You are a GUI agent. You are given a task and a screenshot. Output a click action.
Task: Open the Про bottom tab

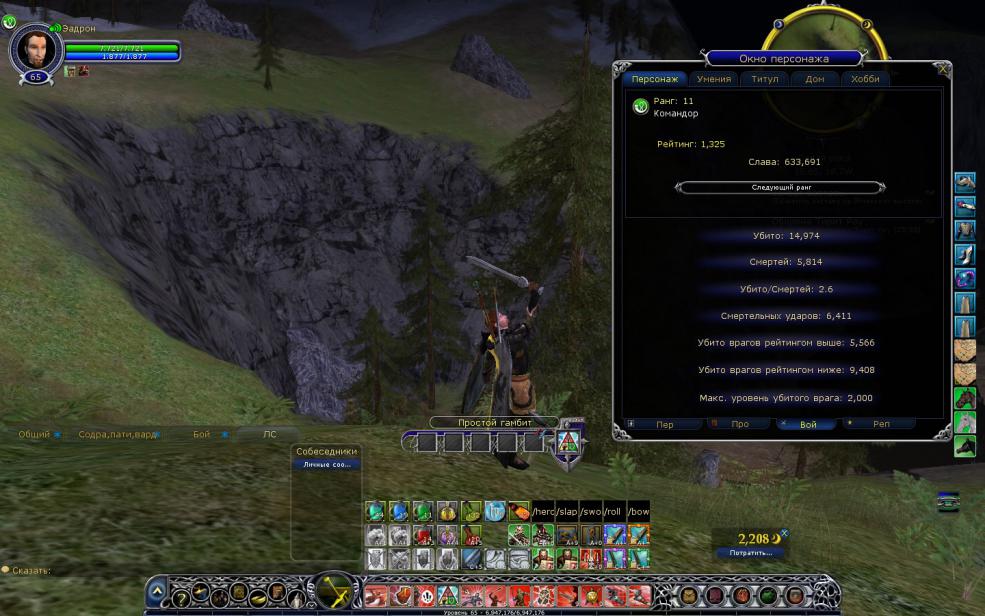pyautogui.click(x=740, y=424)
